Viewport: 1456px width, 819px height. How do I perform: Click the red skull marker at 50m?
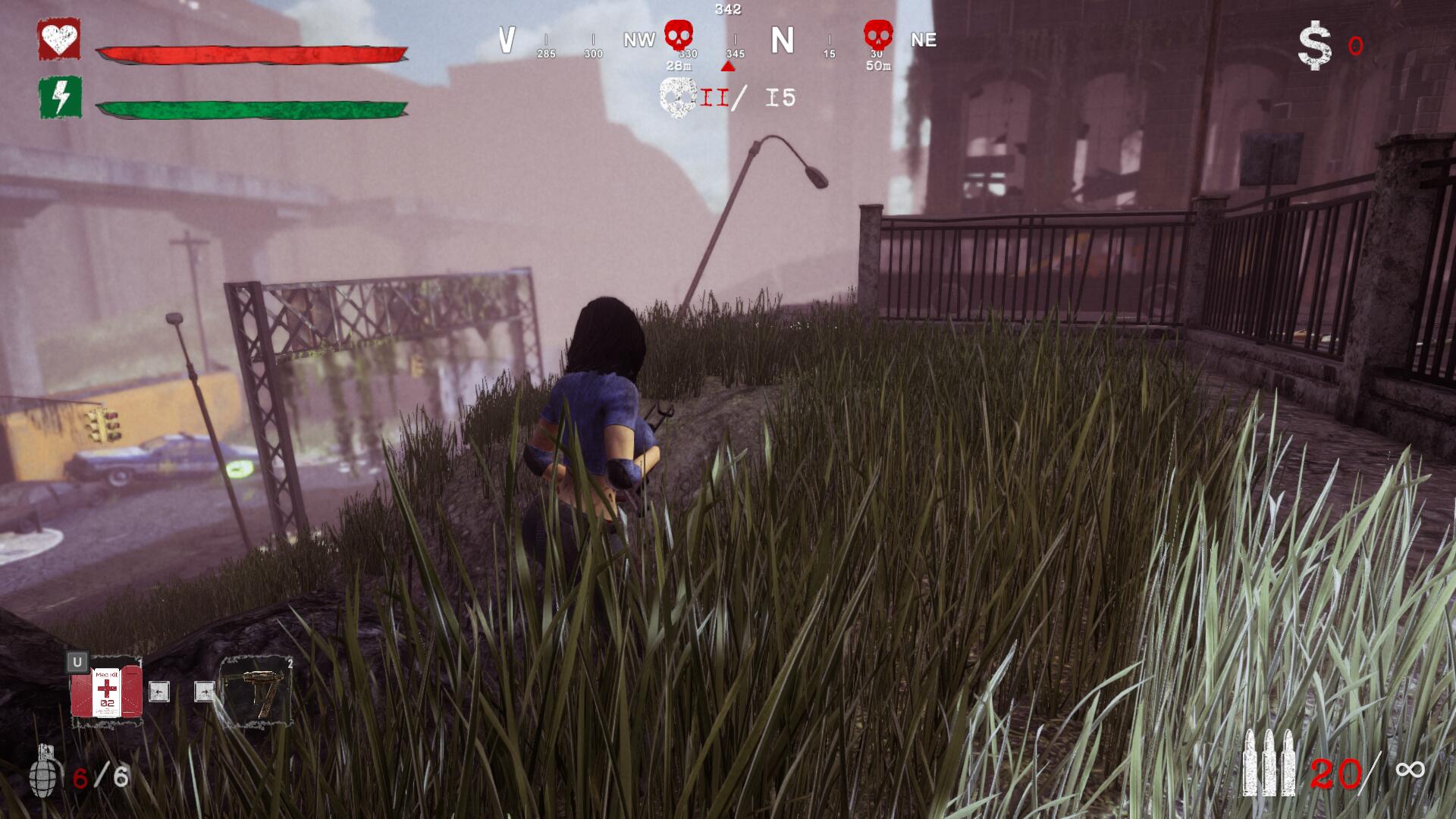[x=878, y=36]
